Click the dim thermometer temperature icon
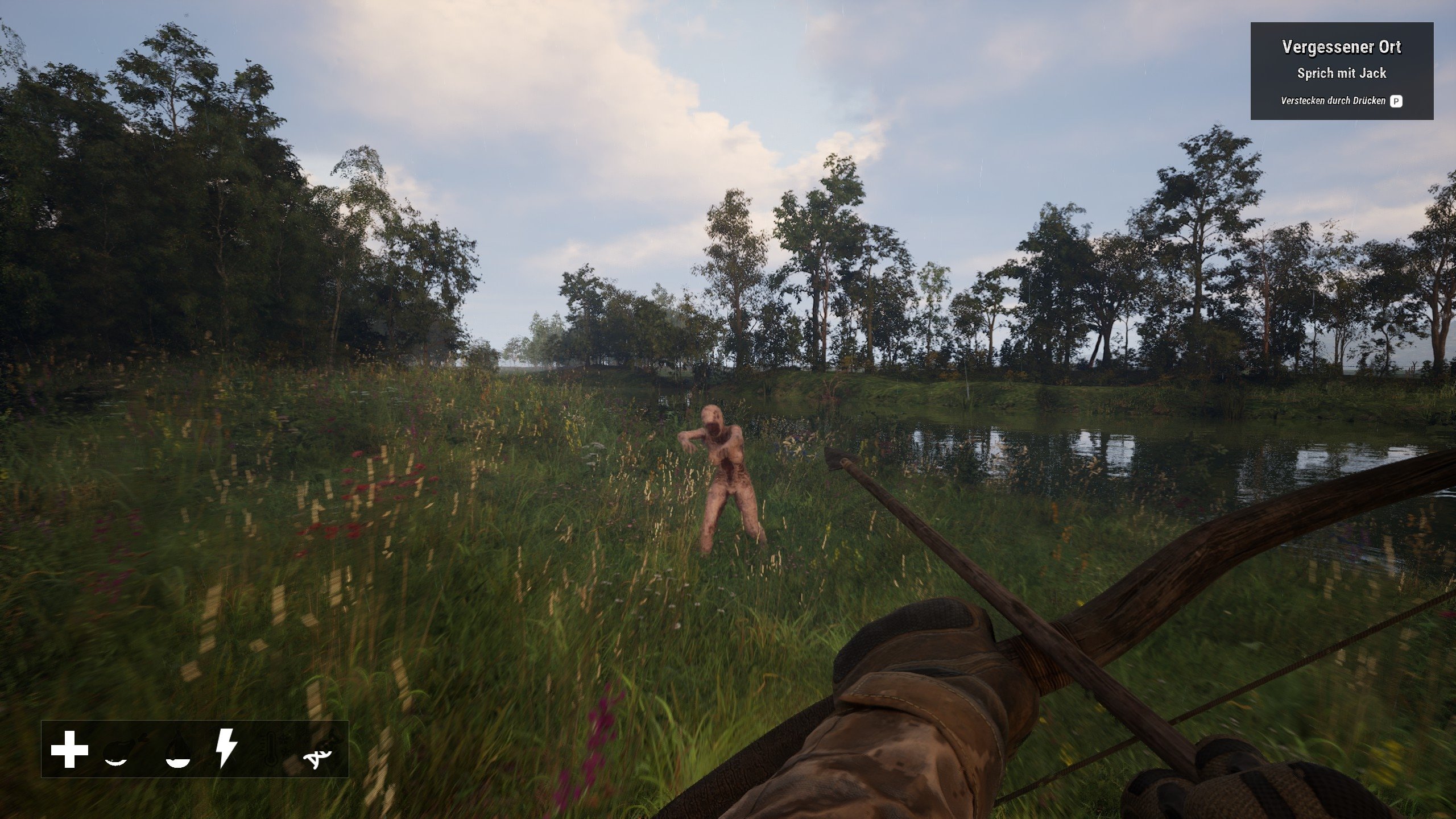1456x819 pixels. pyautogui.click(x=272, y=749)
